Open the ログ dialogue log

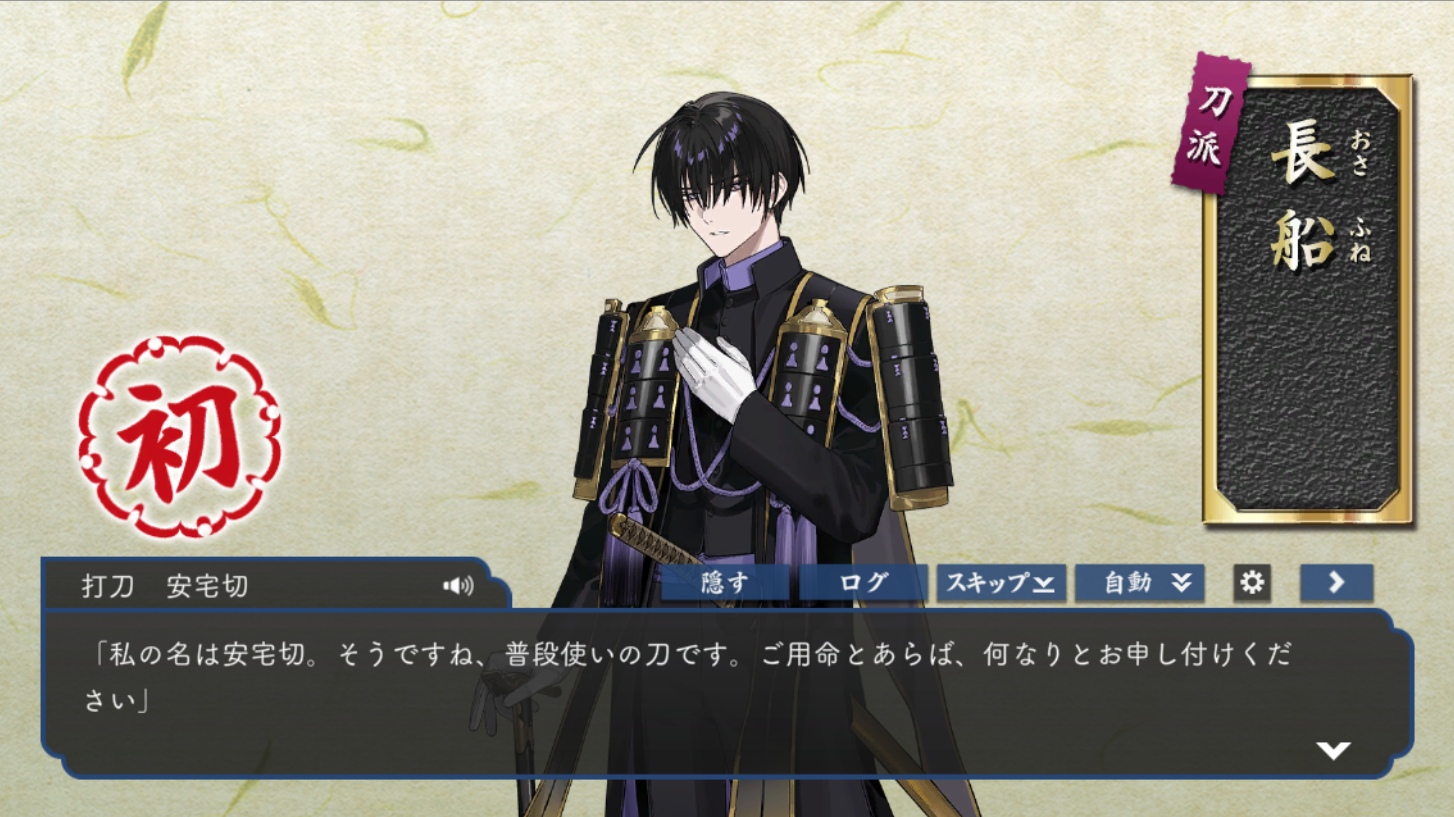[862, 583]
